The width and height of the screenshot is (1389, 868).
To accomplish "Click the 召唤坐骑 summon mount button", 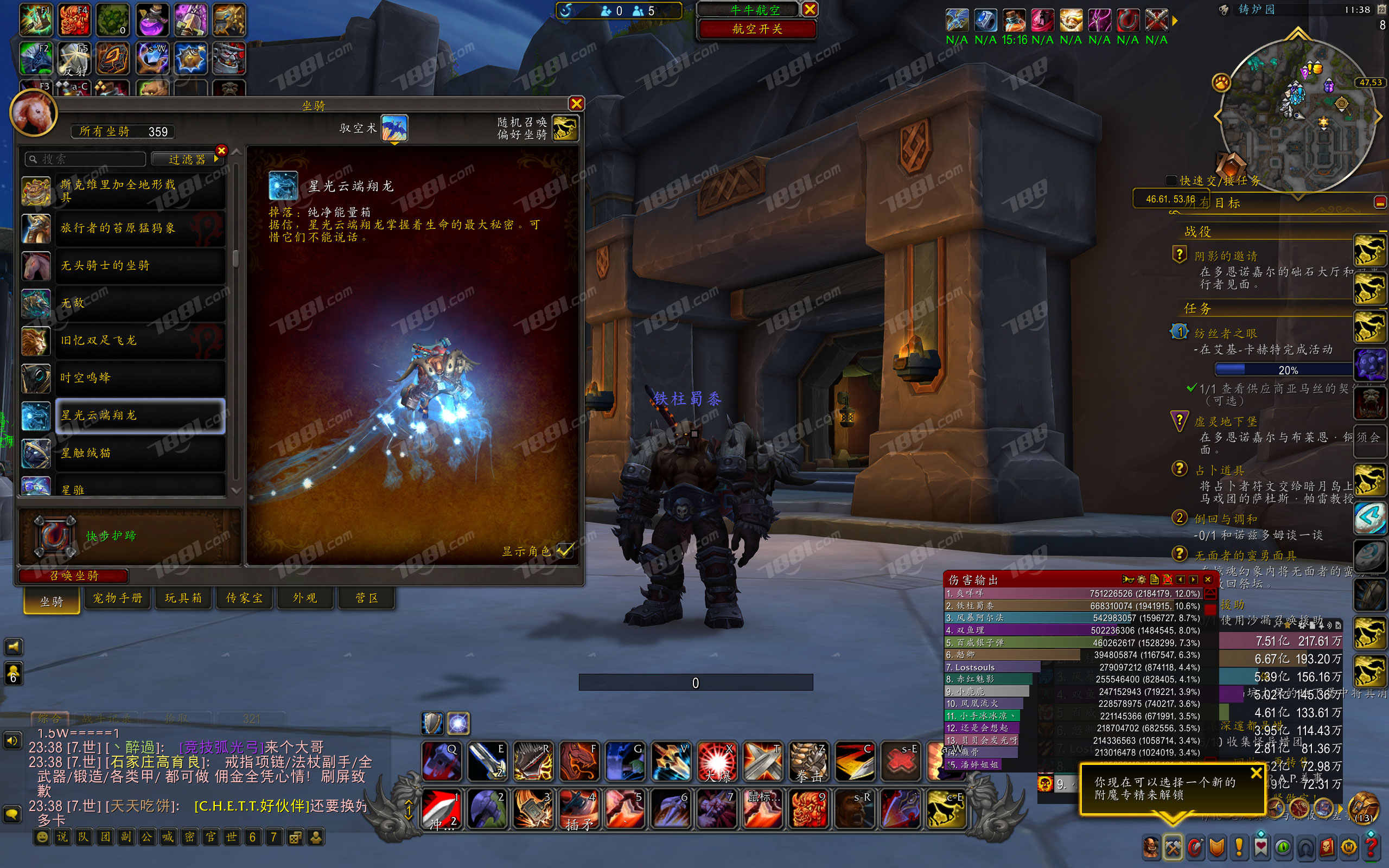I will click(73, 575).
